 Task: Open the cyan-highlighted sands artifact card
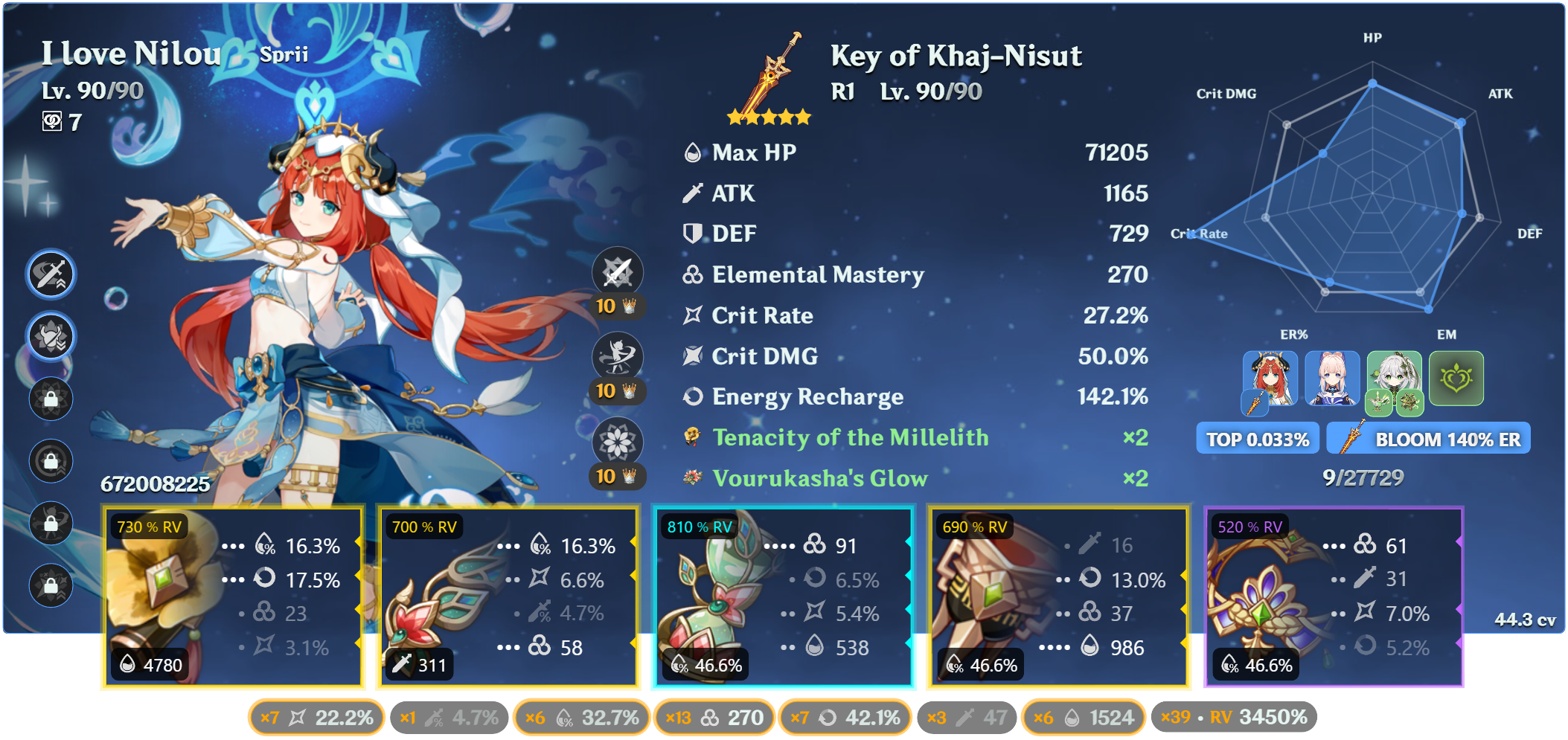point(781,595)
